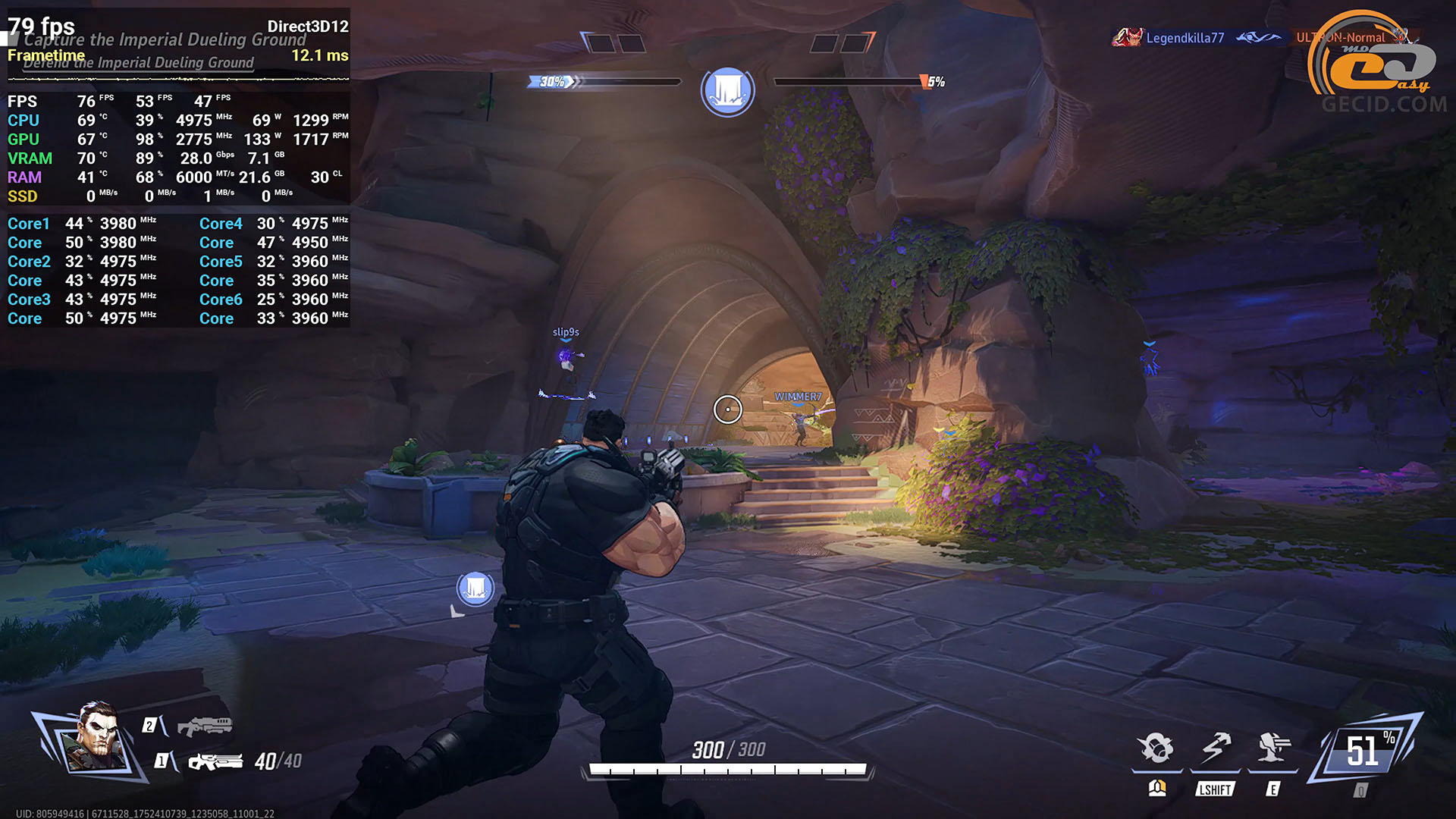Select the assault rifle in weapon slot 1
Screen dimensions: 1456x819
click(x=215, y=761)
